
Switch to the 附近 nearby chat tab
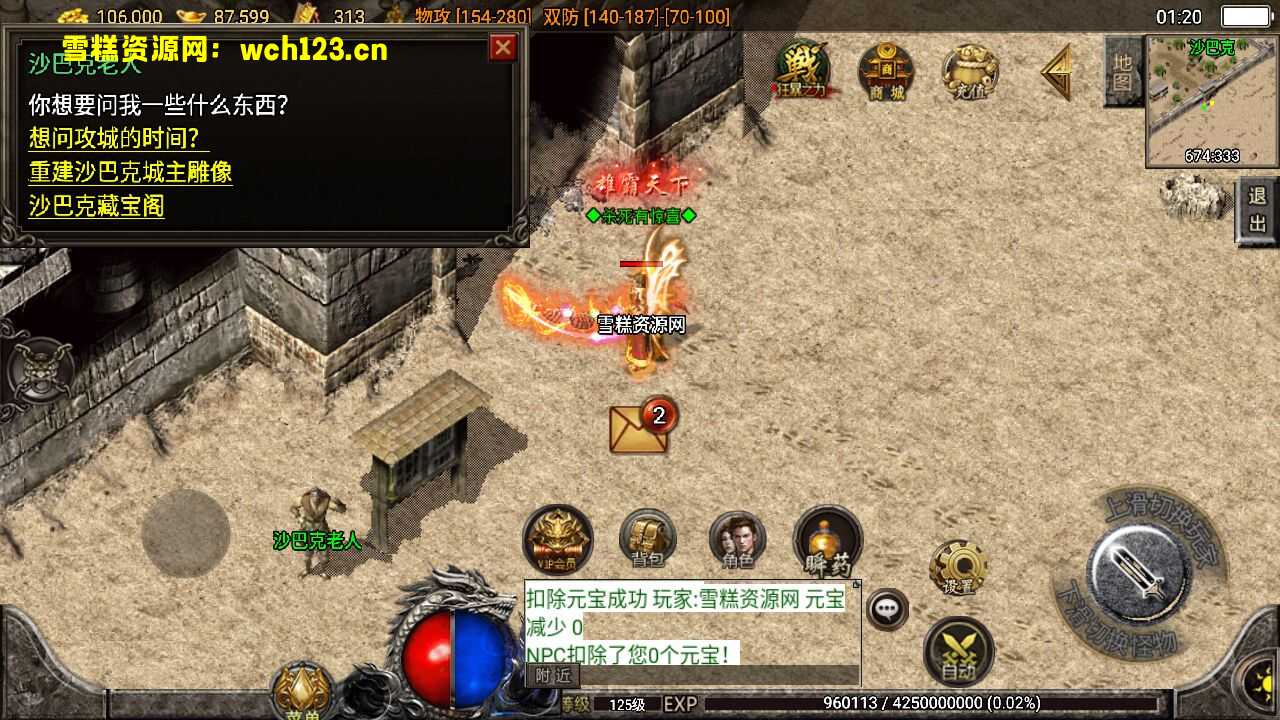click(552, 676)
